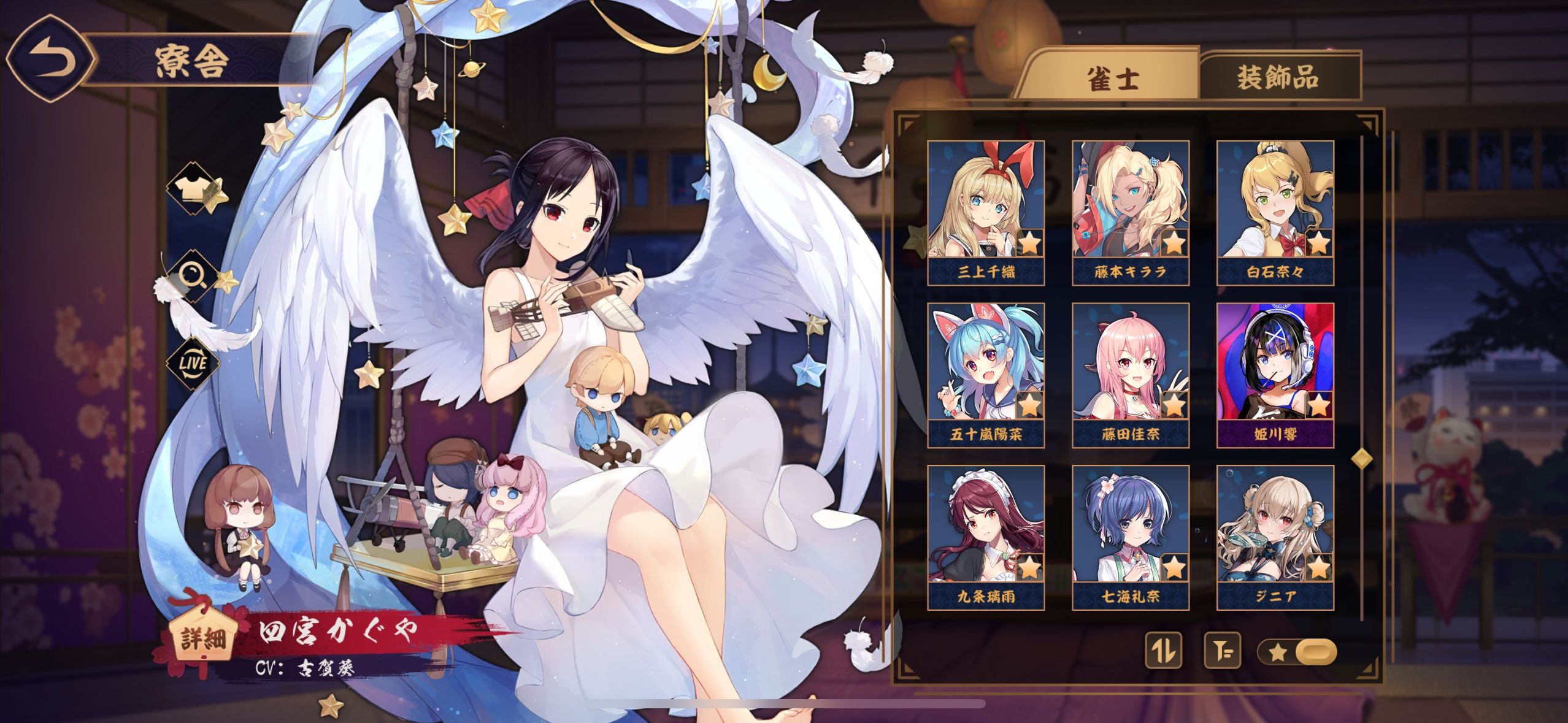Go back using the return arrow button

(50, 61)
